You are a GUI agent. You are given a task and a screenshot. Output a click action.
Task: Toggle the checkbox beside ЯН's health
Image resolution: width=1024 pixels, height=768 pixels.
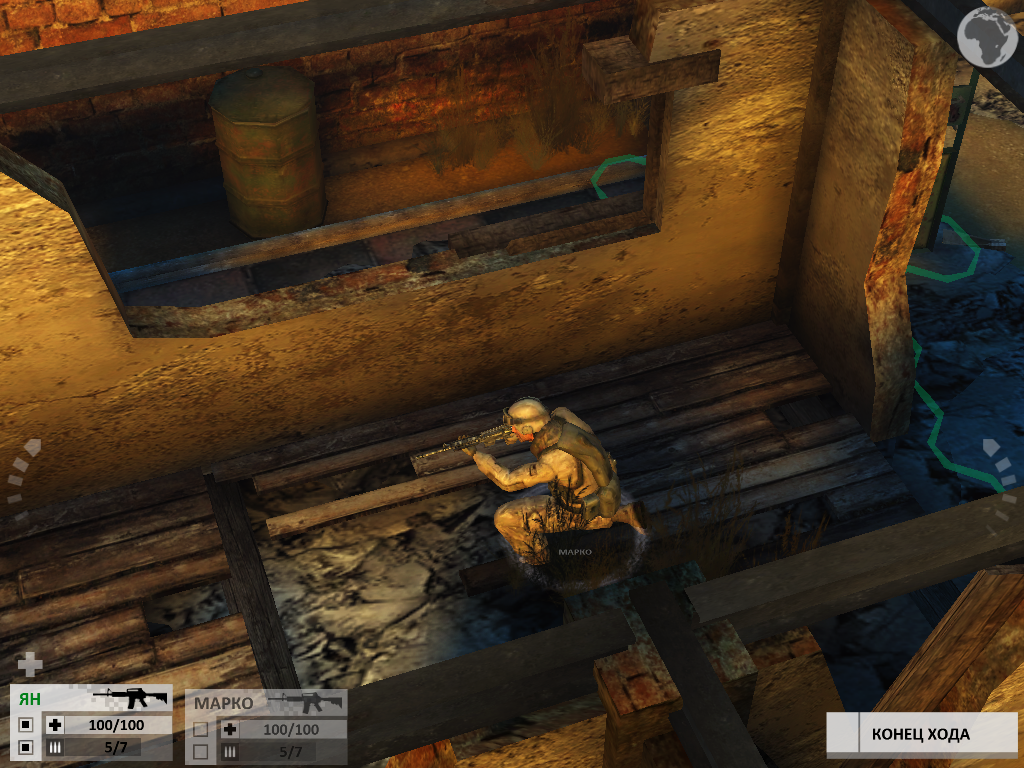[x=26, y=725]
